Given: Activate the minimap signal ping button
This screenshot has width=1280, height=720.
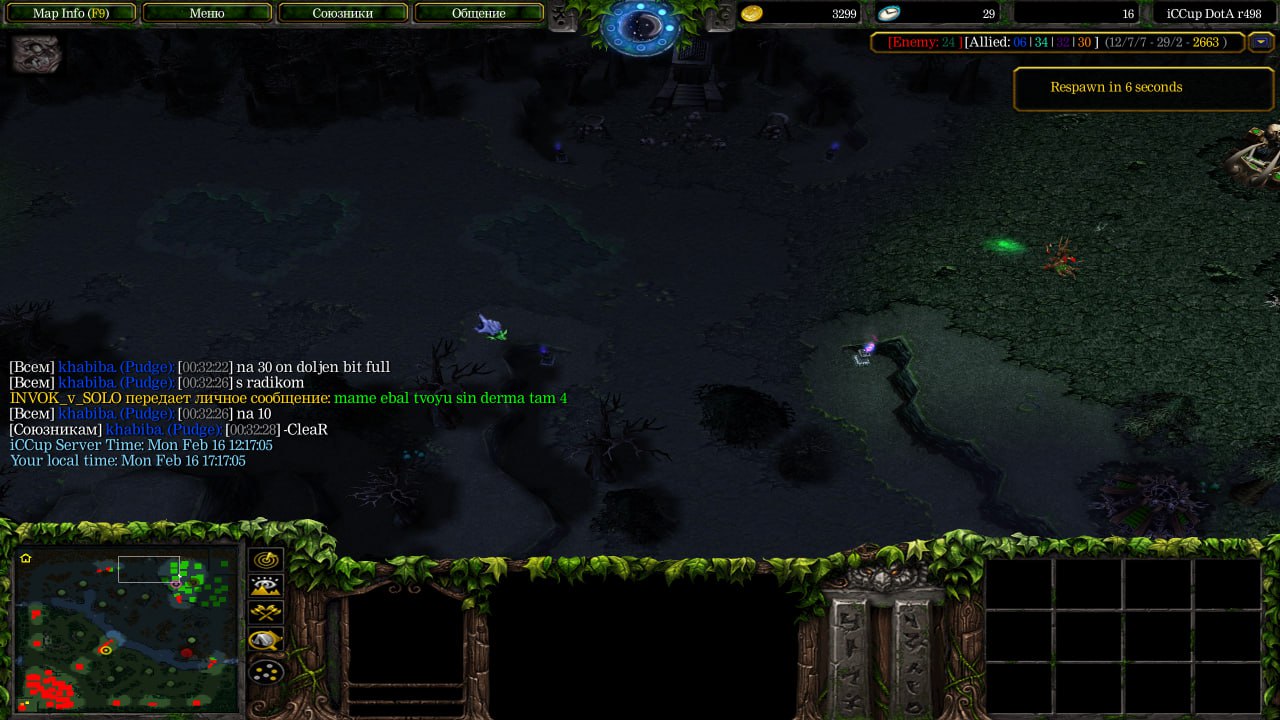Looking at the screenshot, I should point(266,561).
